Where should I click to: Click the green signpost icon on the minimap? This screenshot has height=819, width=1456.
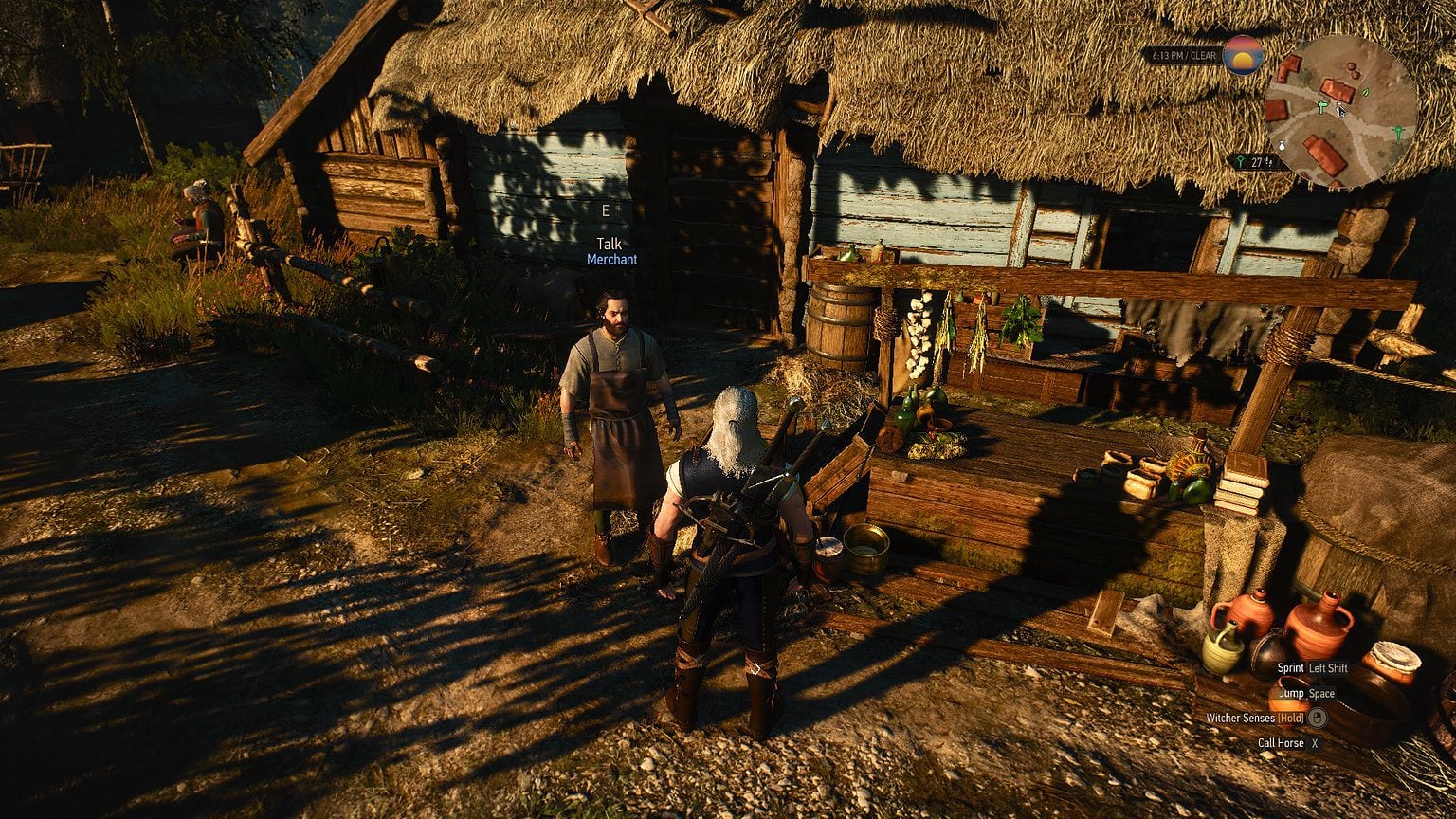tap(1321, 106)
